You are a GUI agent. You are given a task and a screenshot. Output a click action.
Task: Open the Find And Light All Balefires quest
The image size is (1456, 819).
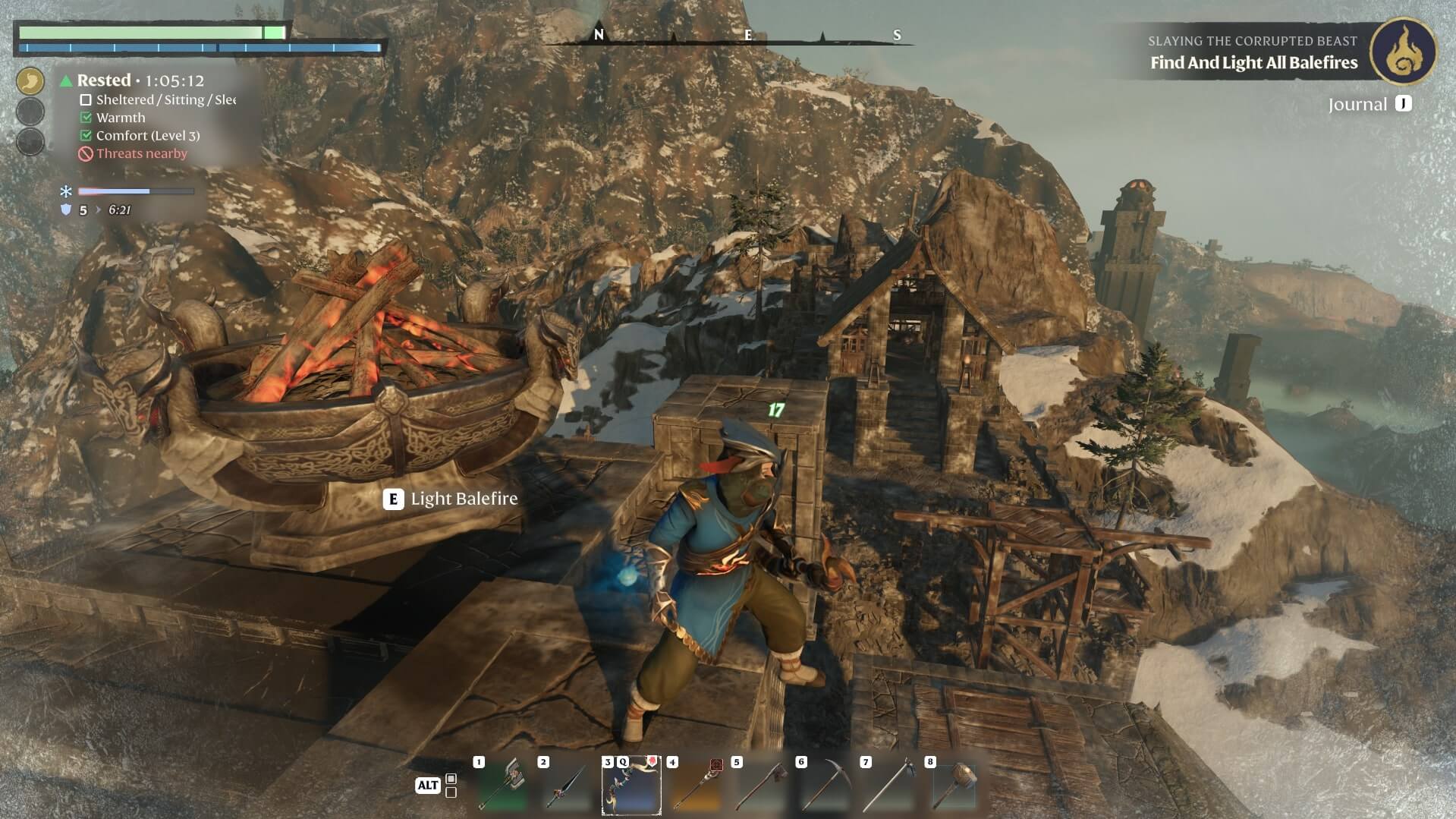click(x=1253, y=63)
